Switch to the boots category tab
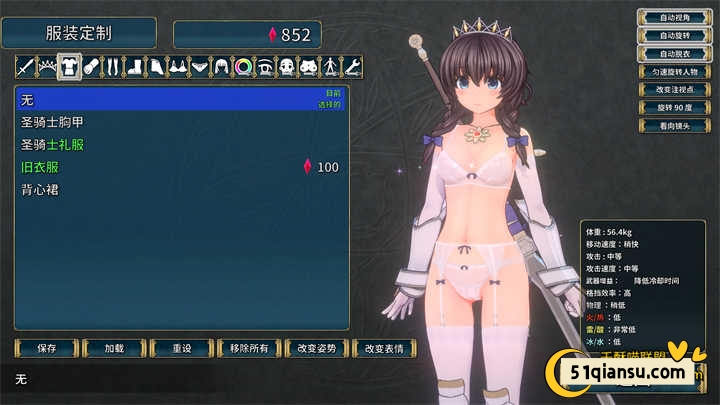The width and height of the screenshot is (720, 405). (136, 67)
